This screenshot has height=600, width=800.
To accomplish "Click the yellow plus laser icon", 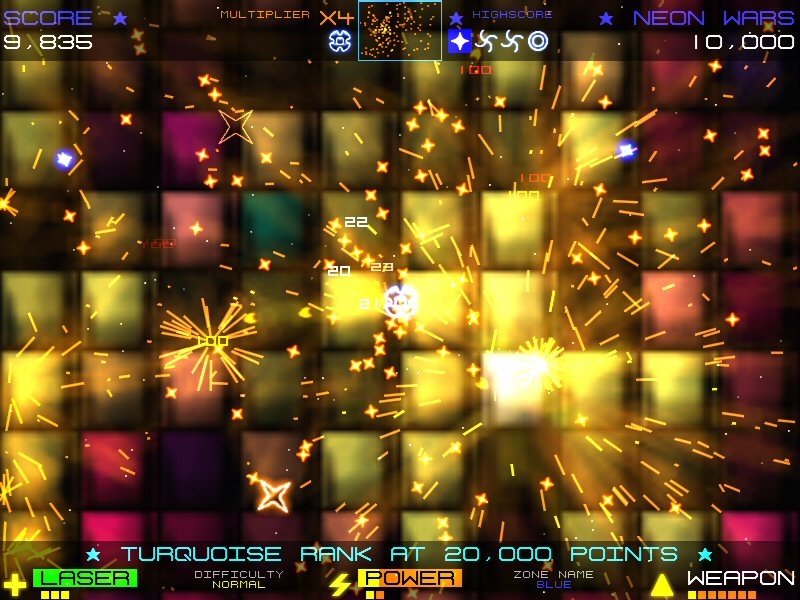I will 14,585.
